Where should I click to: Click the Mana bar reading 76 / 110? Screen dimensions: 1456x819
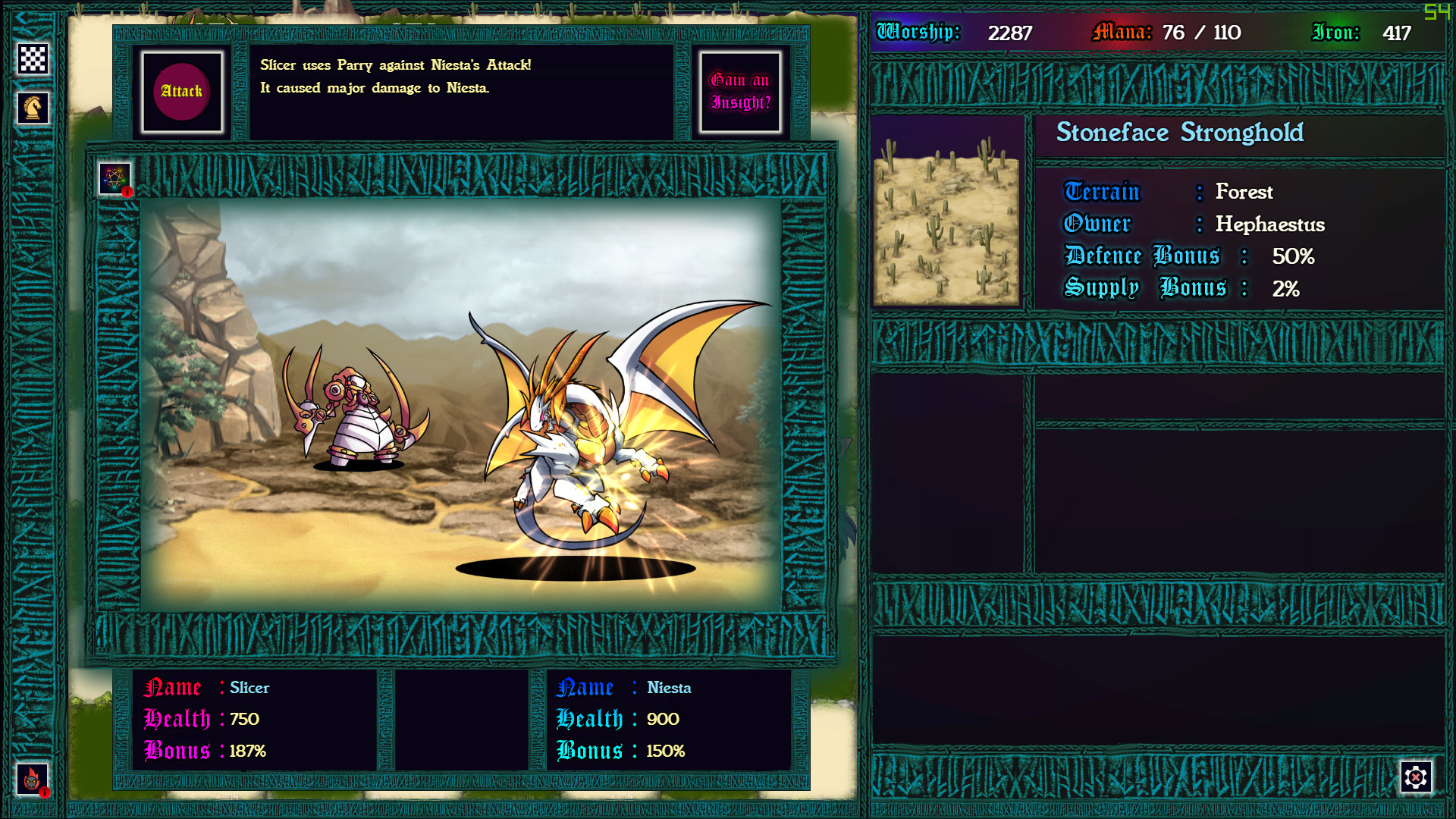coord(1199,33)
